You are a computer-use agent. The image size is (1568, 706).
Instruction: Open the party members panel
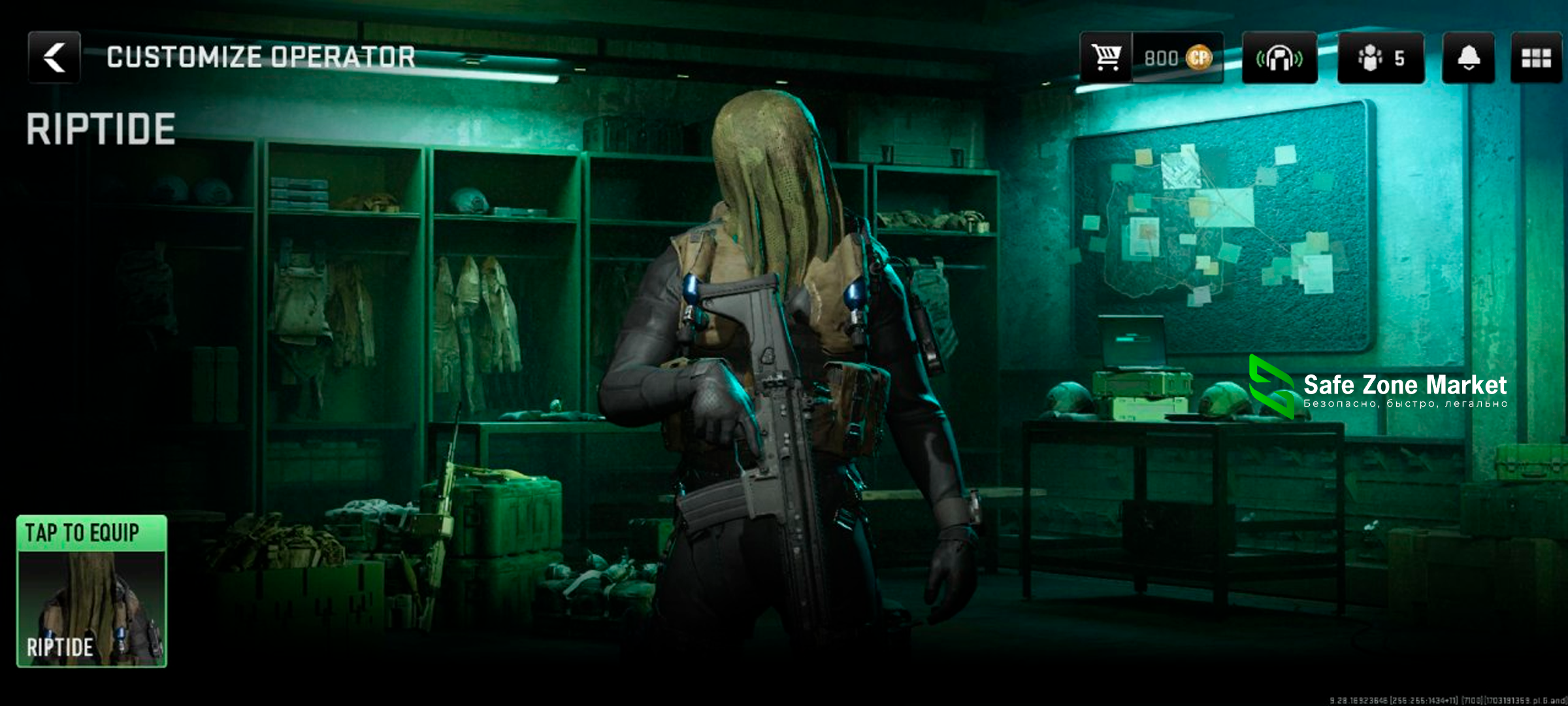click(1380, 58)
